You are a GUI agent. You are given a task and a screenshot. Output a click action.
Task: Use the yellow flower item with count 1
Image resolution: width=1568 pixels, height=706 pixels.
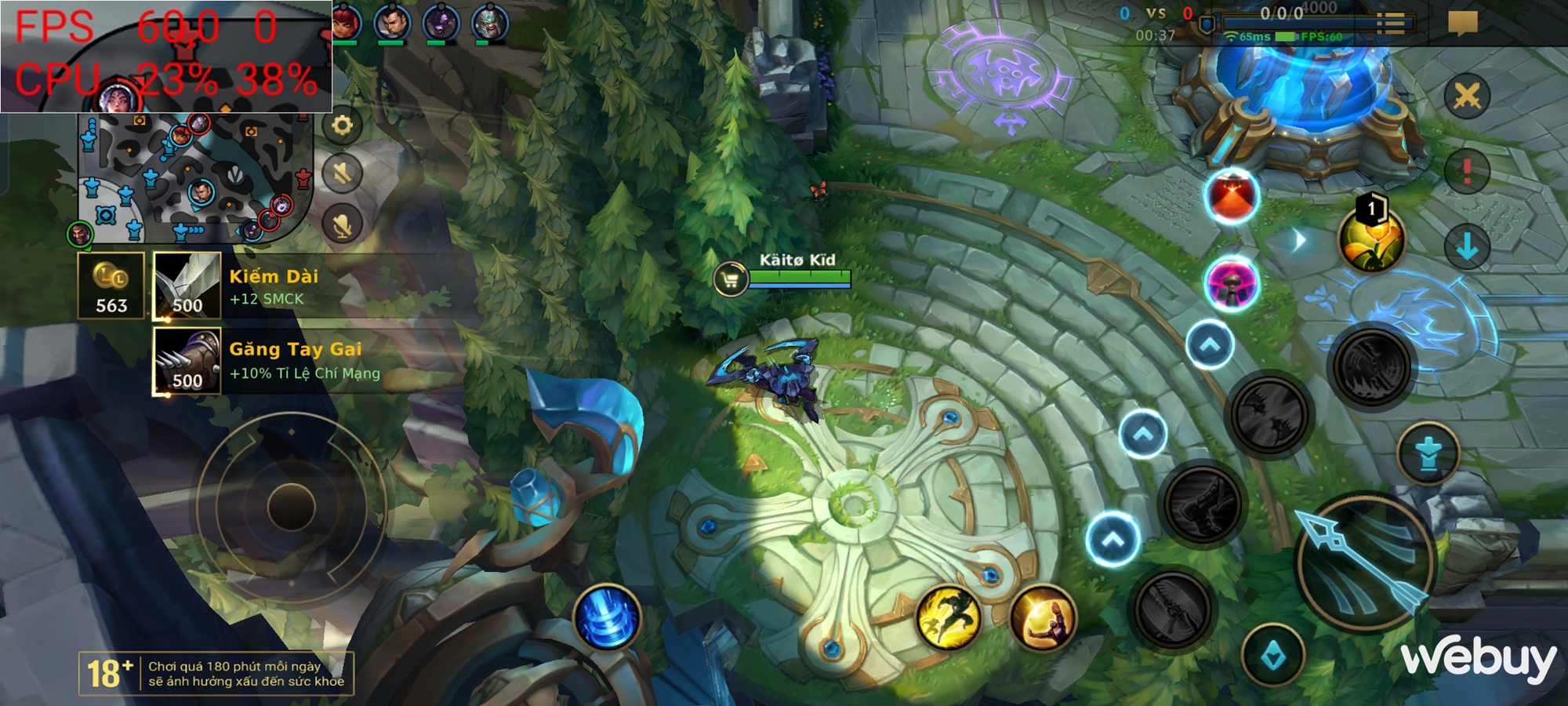(x=1372, y=238)
